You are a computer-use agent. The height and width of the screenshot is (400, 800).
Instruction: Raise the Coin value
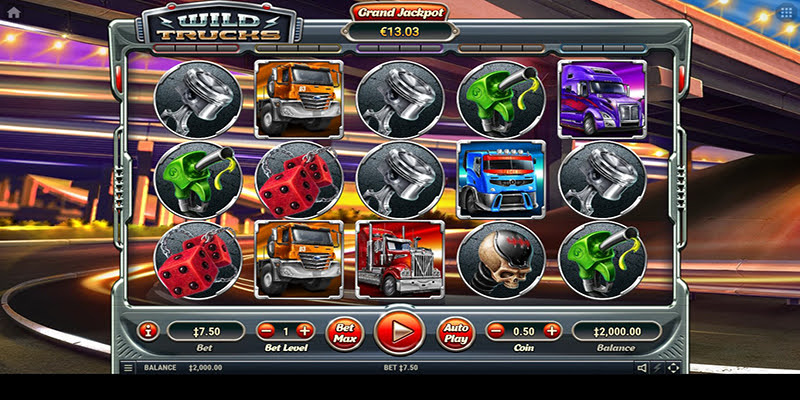(x=552, y=330)
